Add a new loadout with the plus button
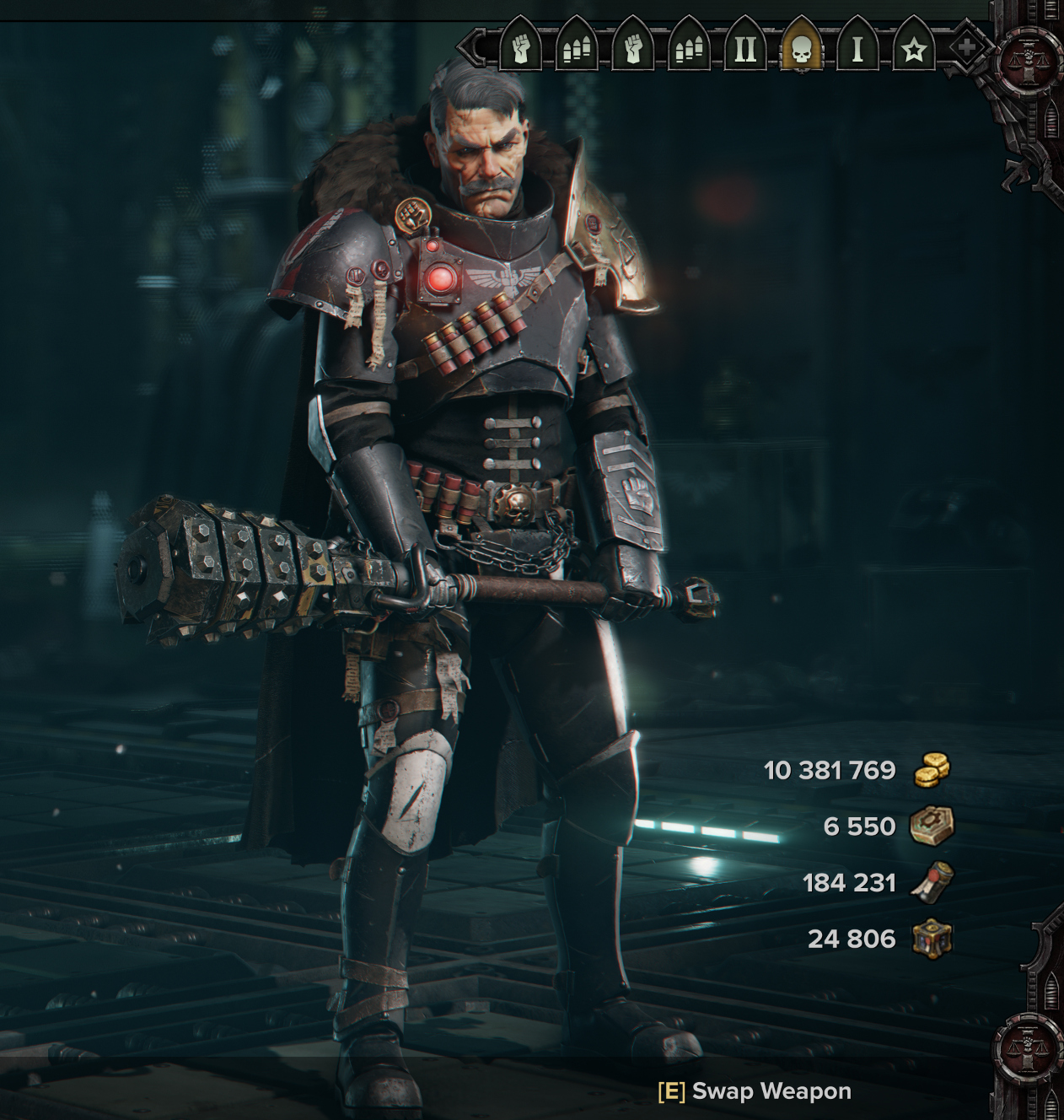Viewport: 1064px width, 1120px height. 966,48
